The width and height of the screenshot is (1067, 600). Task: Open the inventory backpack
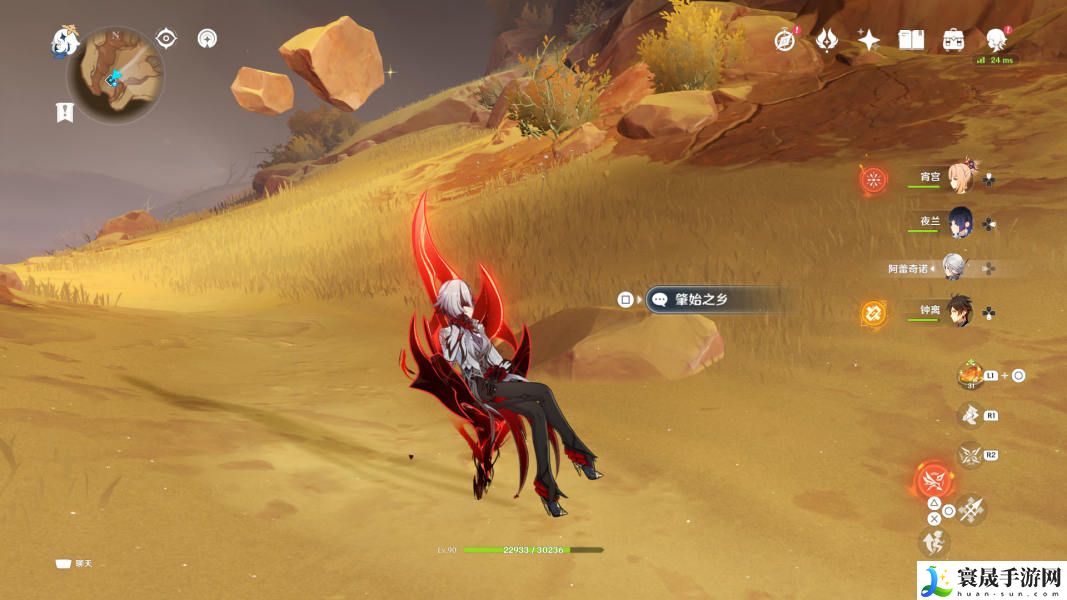pos(953,40)
